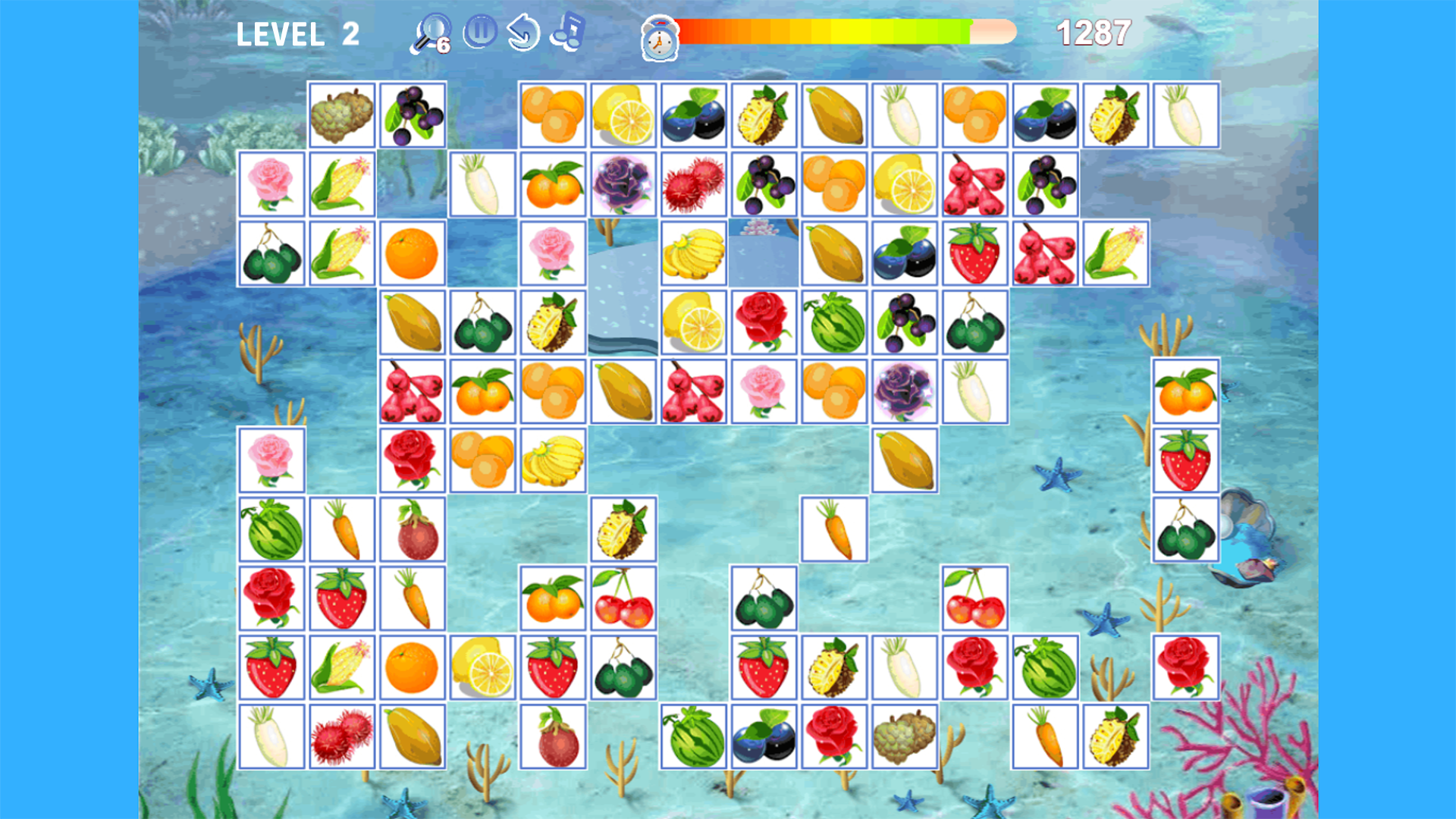Toggle the music note sound button
Screen dimensions: 1456x819
[x=569, y=30]
